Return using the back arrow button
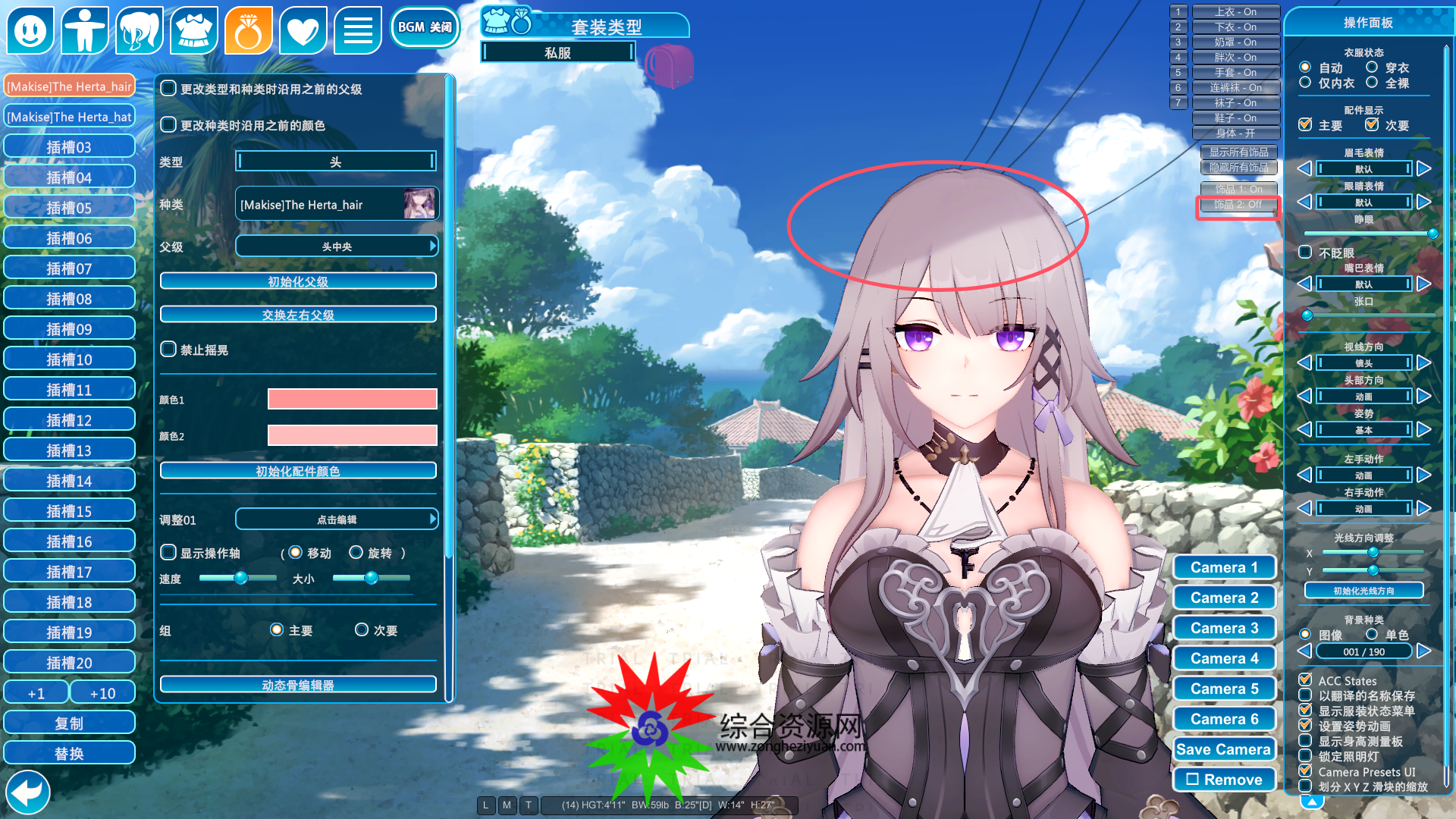 28,792
